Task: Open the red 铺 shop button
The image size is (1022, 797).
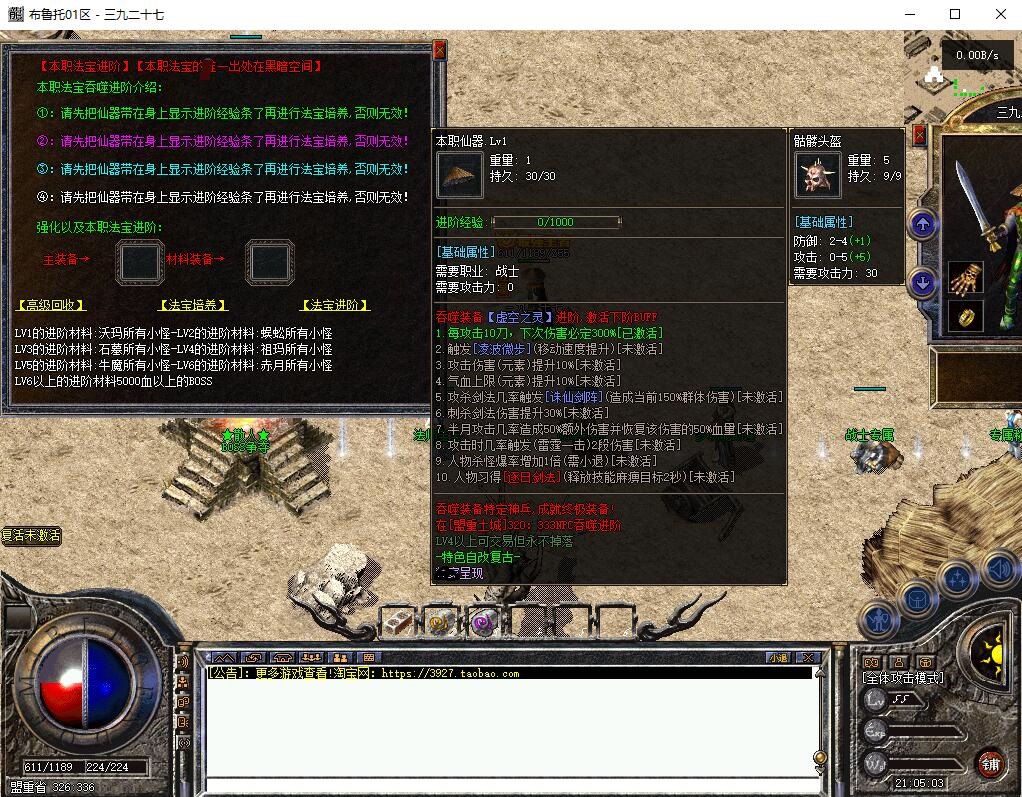Action: tap(990, 763)
